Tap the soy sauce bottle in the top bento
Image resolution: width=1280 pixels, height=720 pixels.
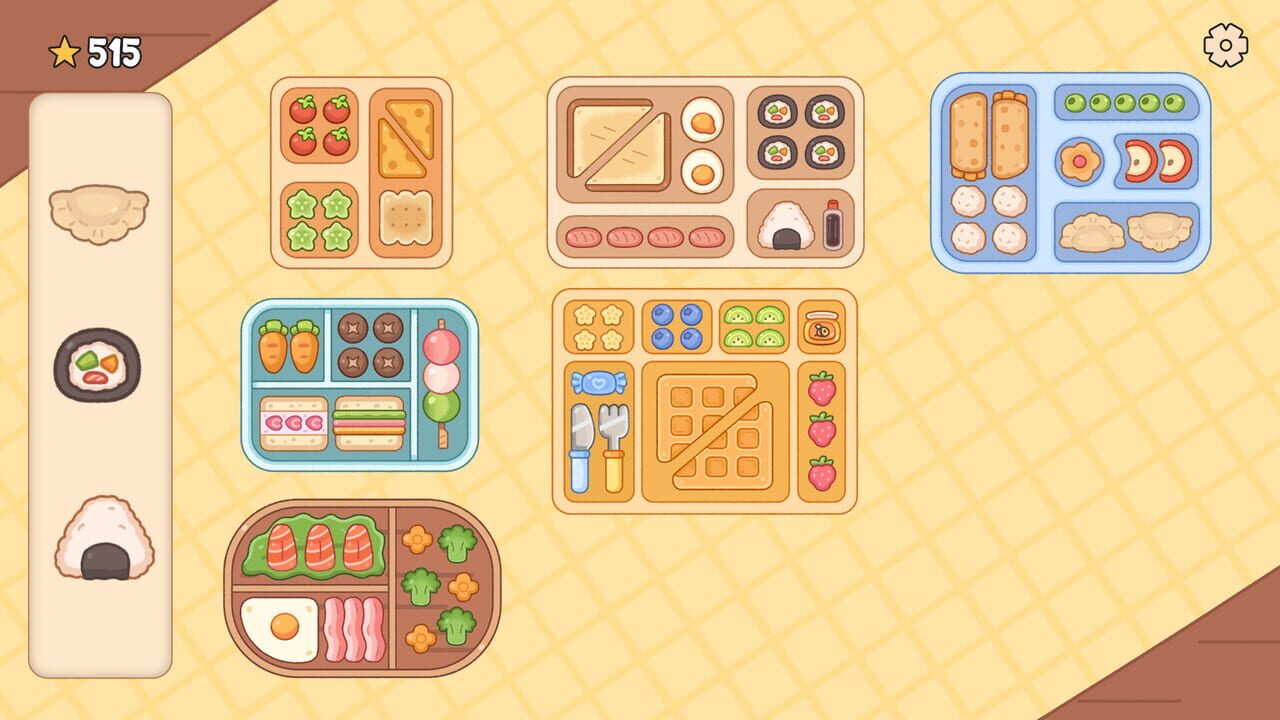coord(832,225)
